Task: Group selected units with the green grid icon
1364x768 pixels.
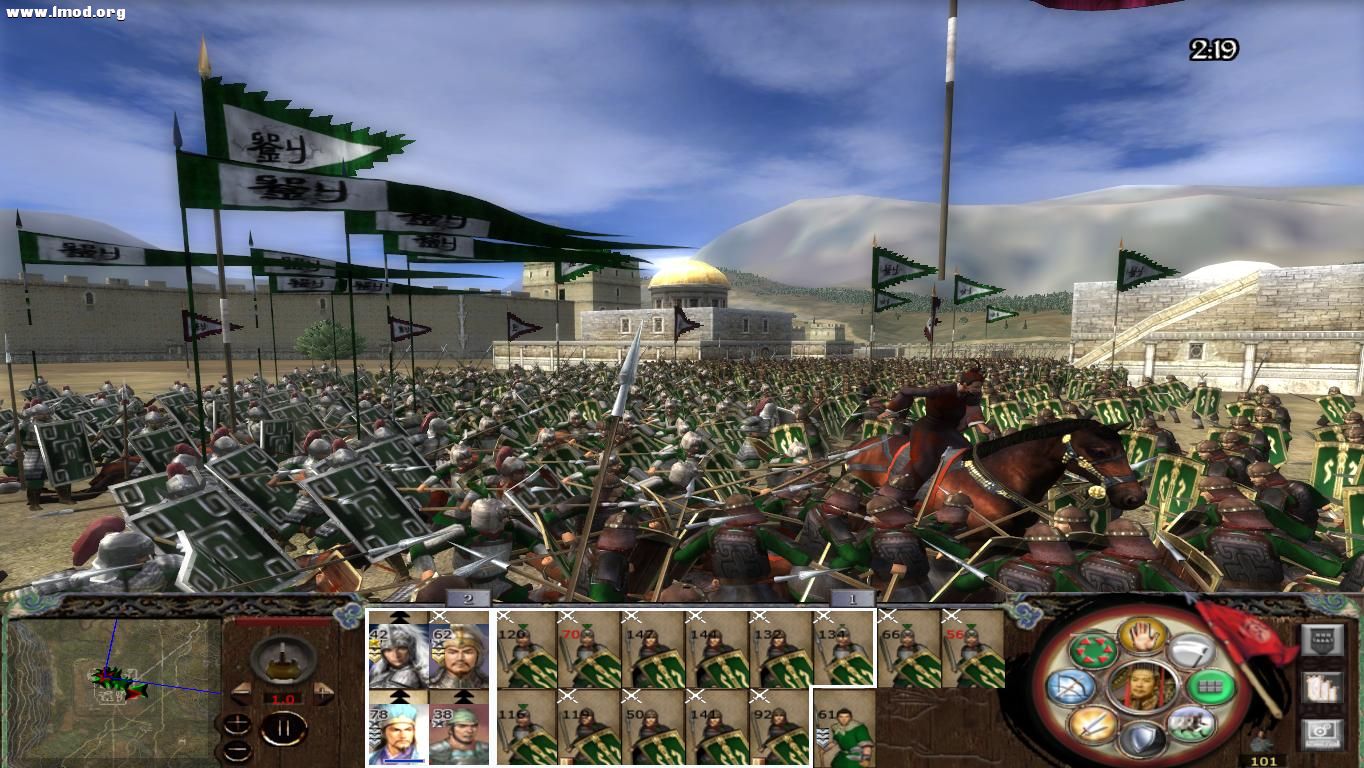Action: [1209, 687]
